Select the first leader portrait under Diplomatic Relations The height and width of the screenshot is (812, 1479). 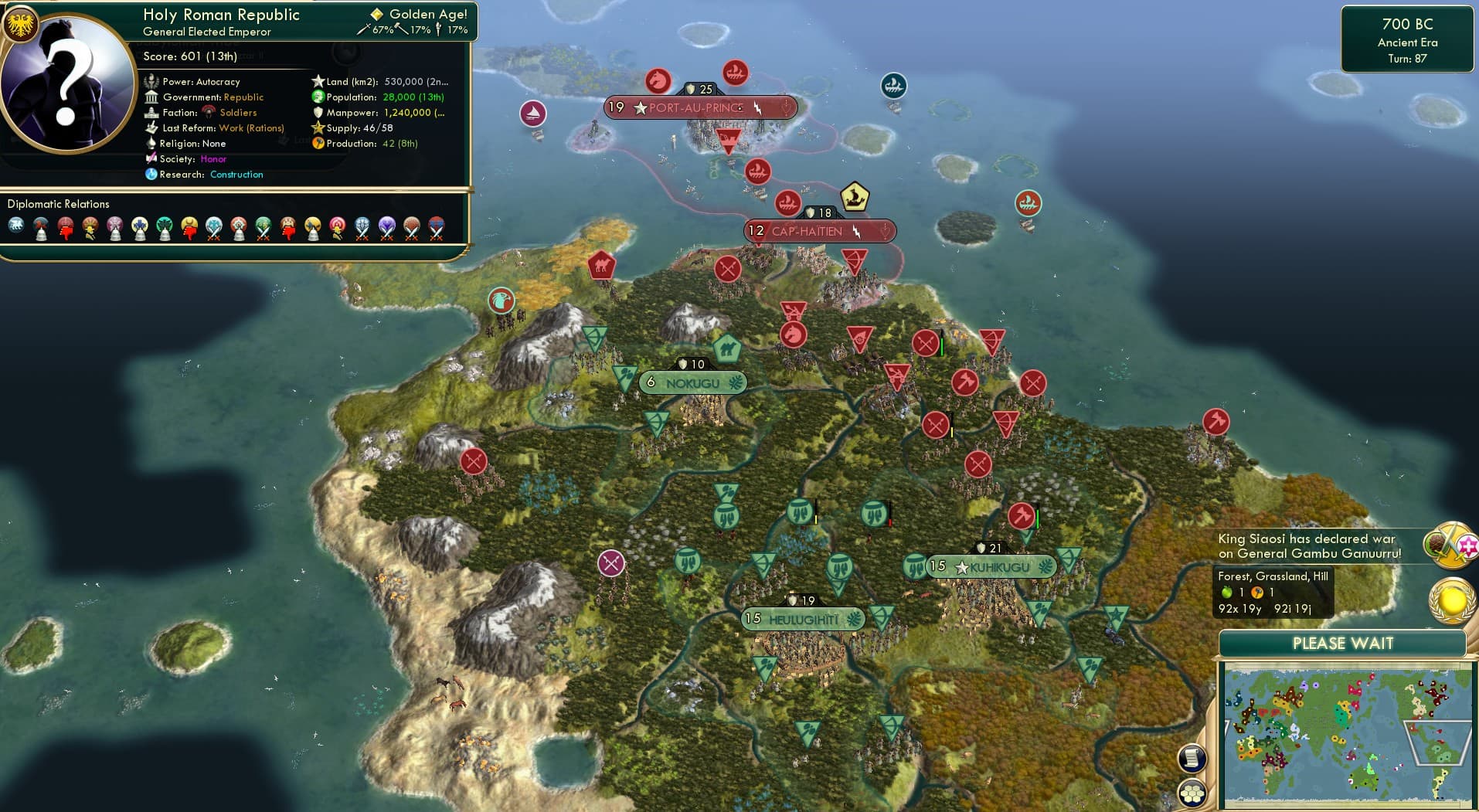(x=15, y=224)
